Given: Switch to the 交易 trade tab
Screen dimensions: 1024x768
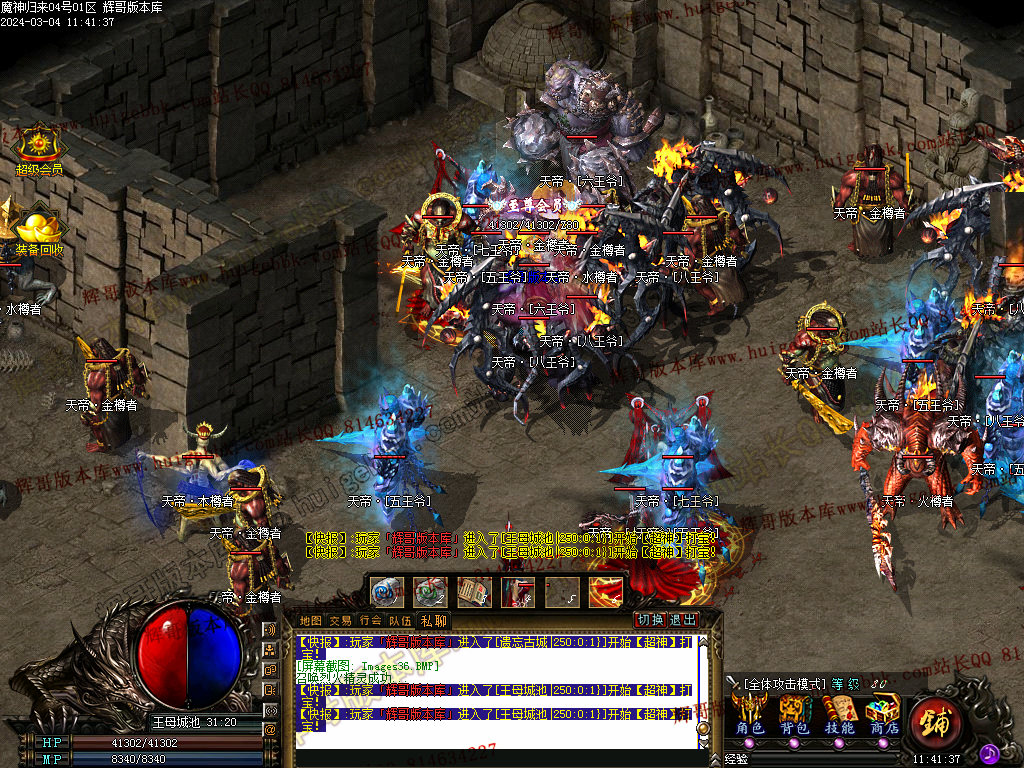Looking at the screenshot, I should (x=340, y=620).
